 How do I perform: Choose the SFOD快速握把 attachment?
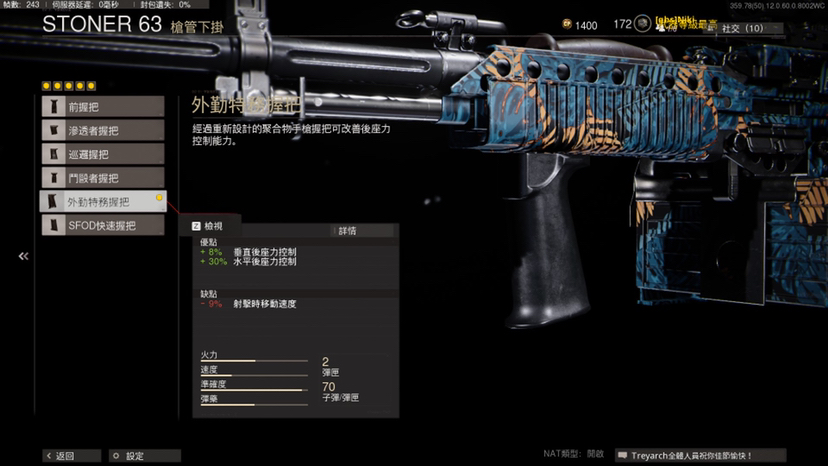coord(102,226)
